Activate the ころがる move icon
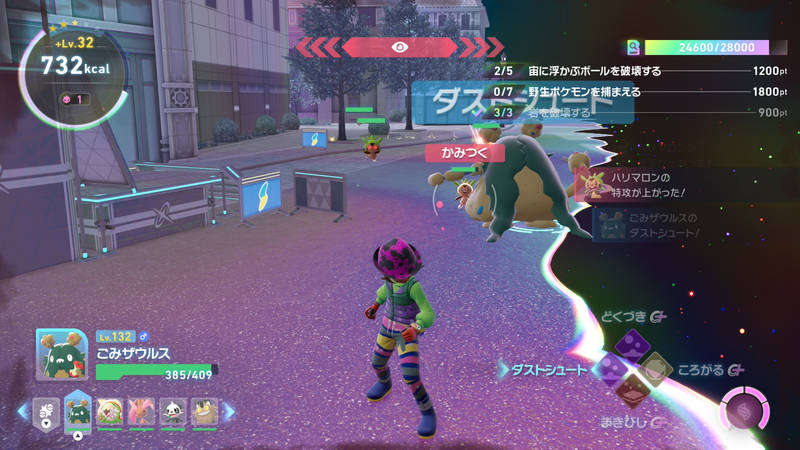This screenshot has width=800, height=450. click(x=654, y=370)
